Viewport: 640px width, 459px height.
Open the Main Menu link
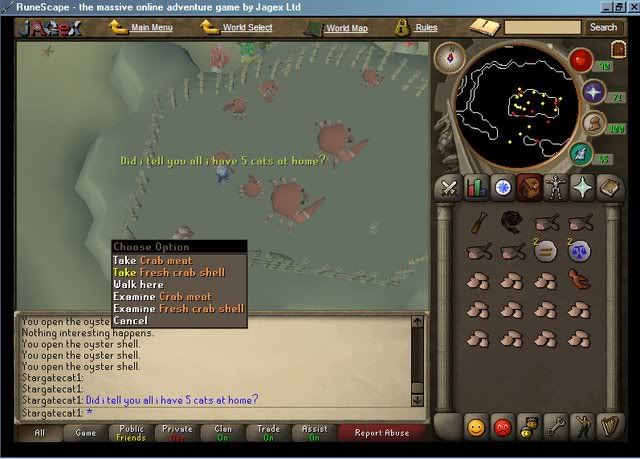click(151, 28)
